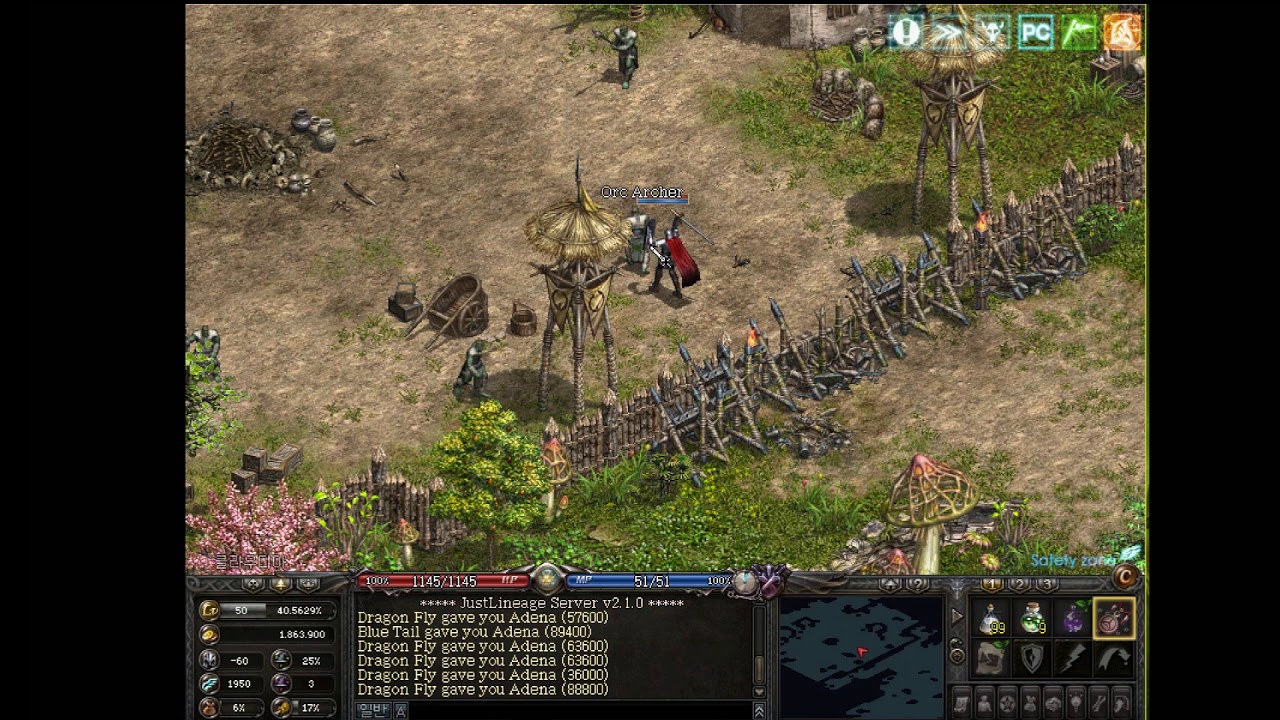Click the minimap
The width and height of the screenshot is (1280, 720).
pyautogui.click(x=860, y=655)
